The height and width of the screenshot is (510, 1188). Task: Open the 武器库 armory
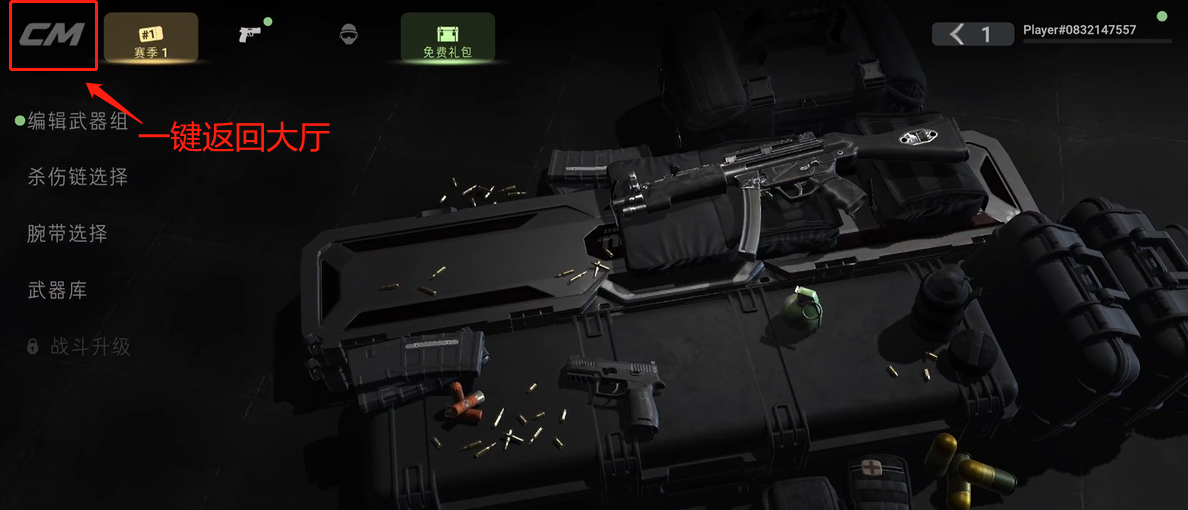click(57, 291)
